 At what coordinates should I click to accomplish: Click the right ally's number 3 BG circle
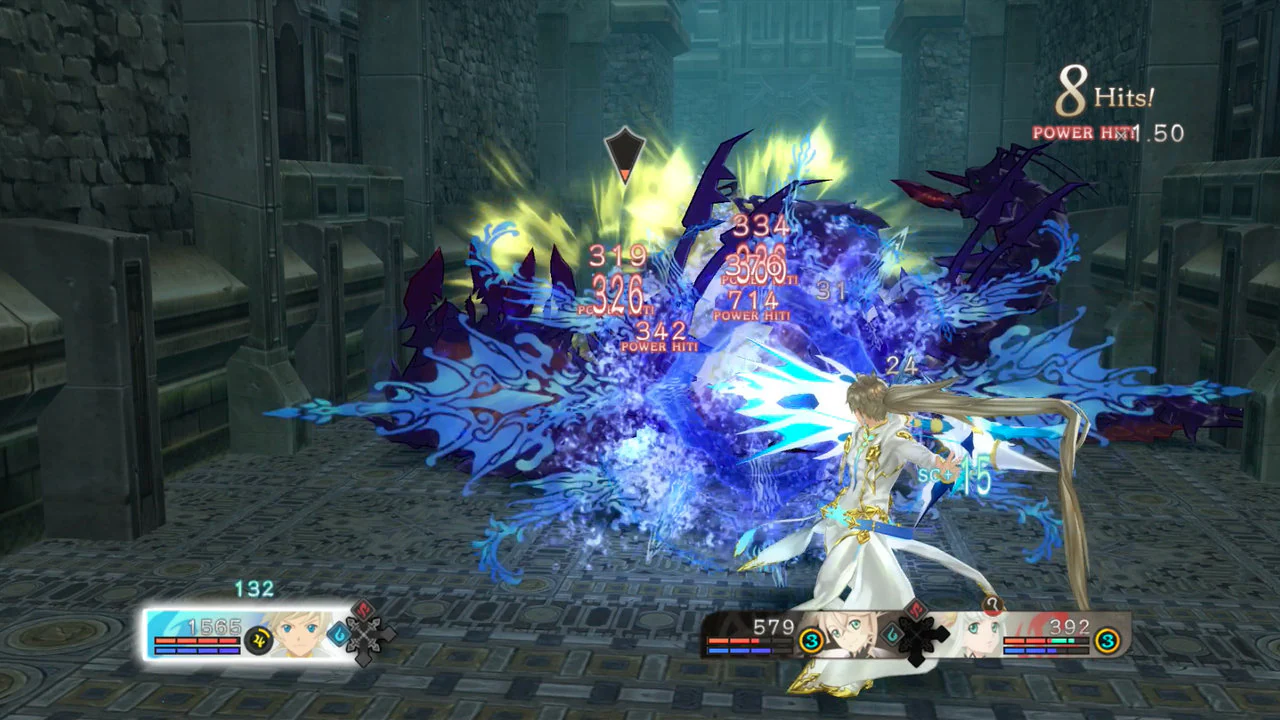(1106, 640)
